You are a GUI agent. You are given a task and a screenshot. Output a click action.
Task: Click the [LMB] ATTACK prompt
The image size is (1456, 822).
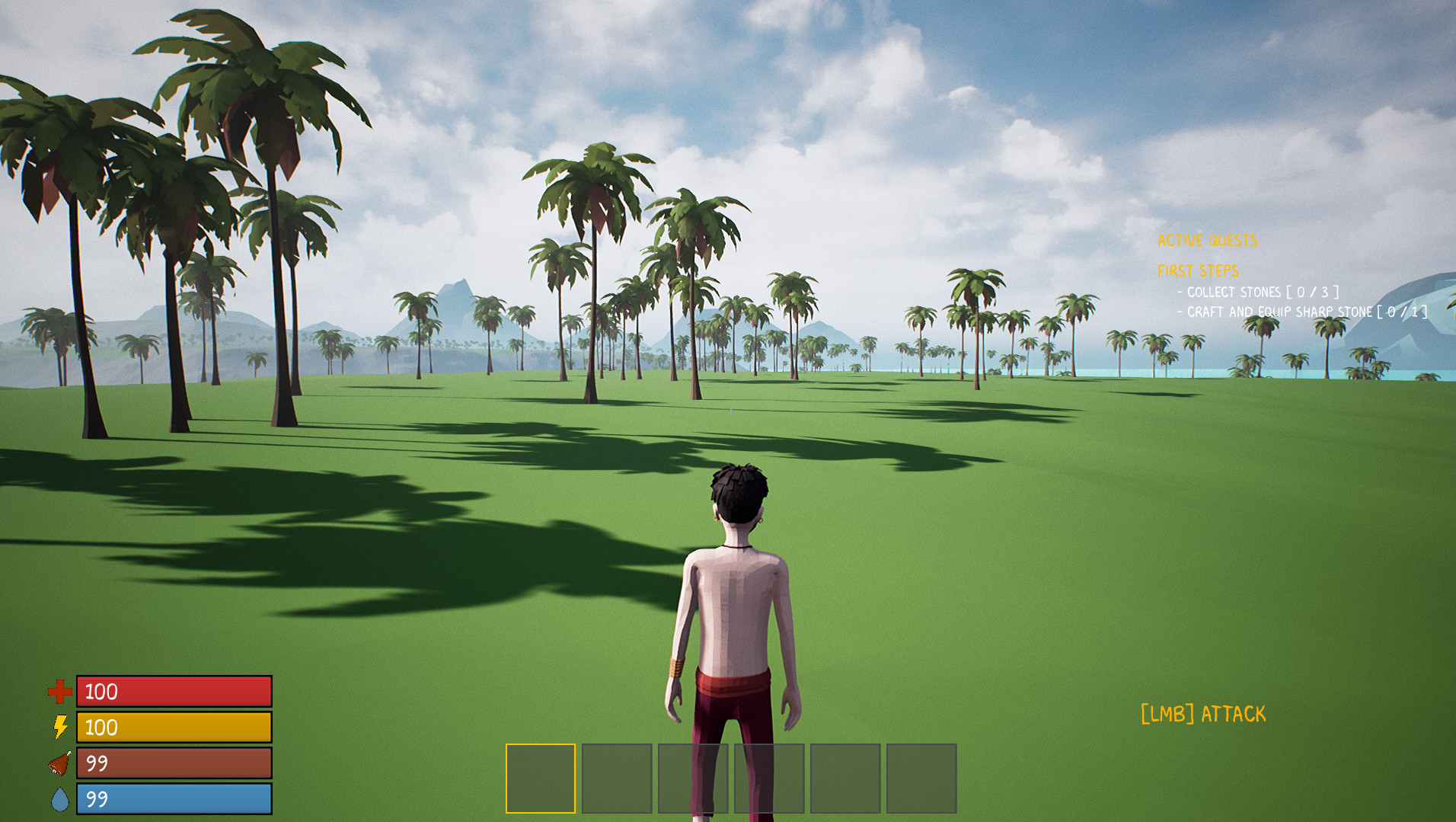(x=1202, y=714)
